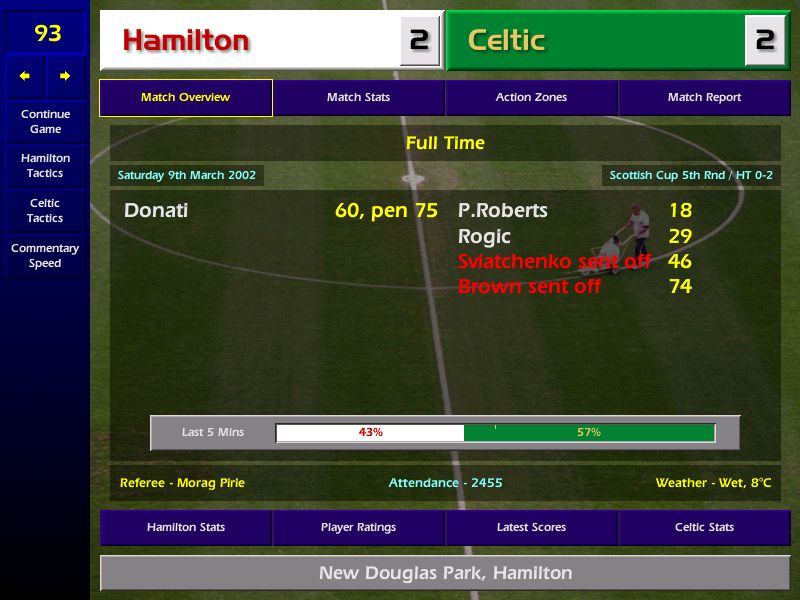Select the Match Overview tab
800x600 pixels.
(x=185, y=98)
